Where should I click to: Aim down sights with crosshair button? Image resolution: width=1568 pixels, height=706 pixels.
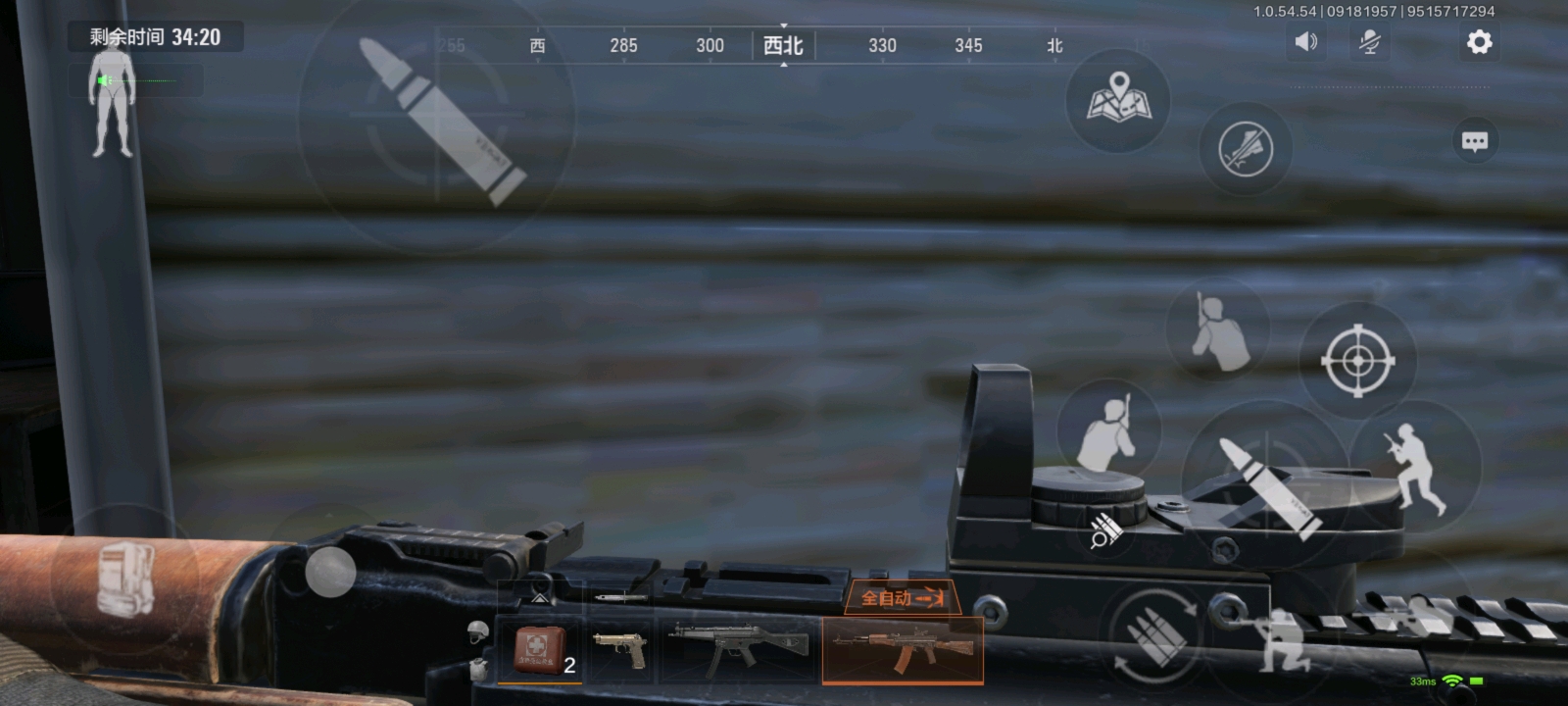pos(1357,361)
